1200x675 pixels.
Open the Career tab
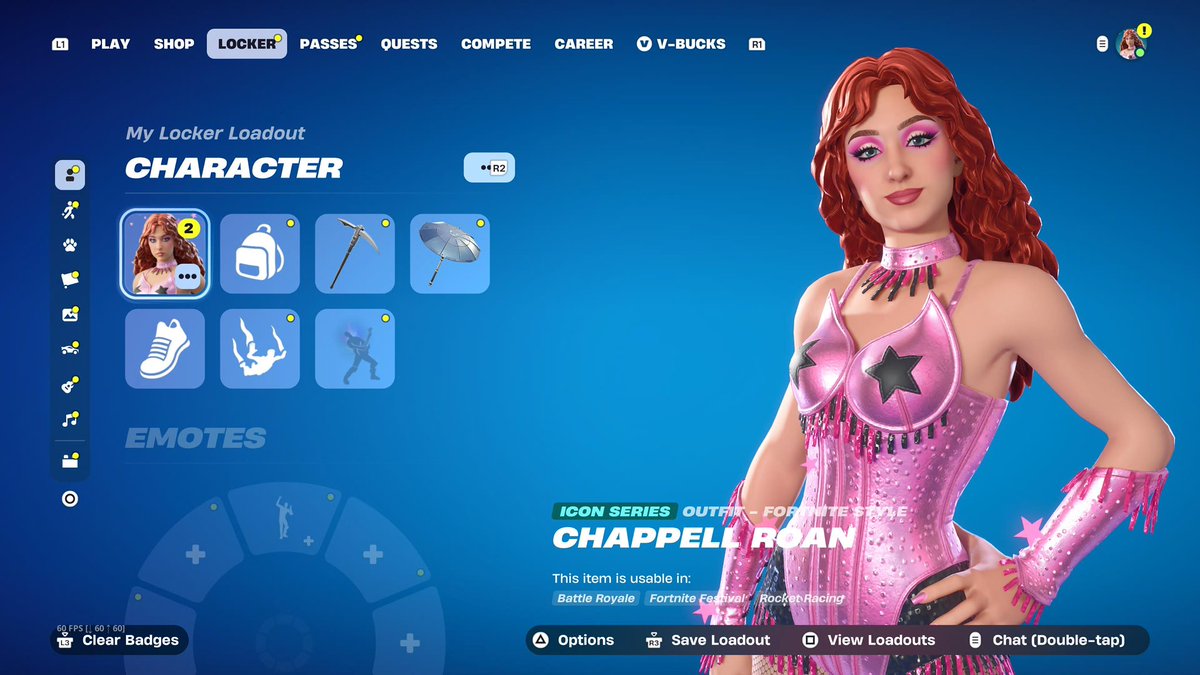[x=584, y=44]
